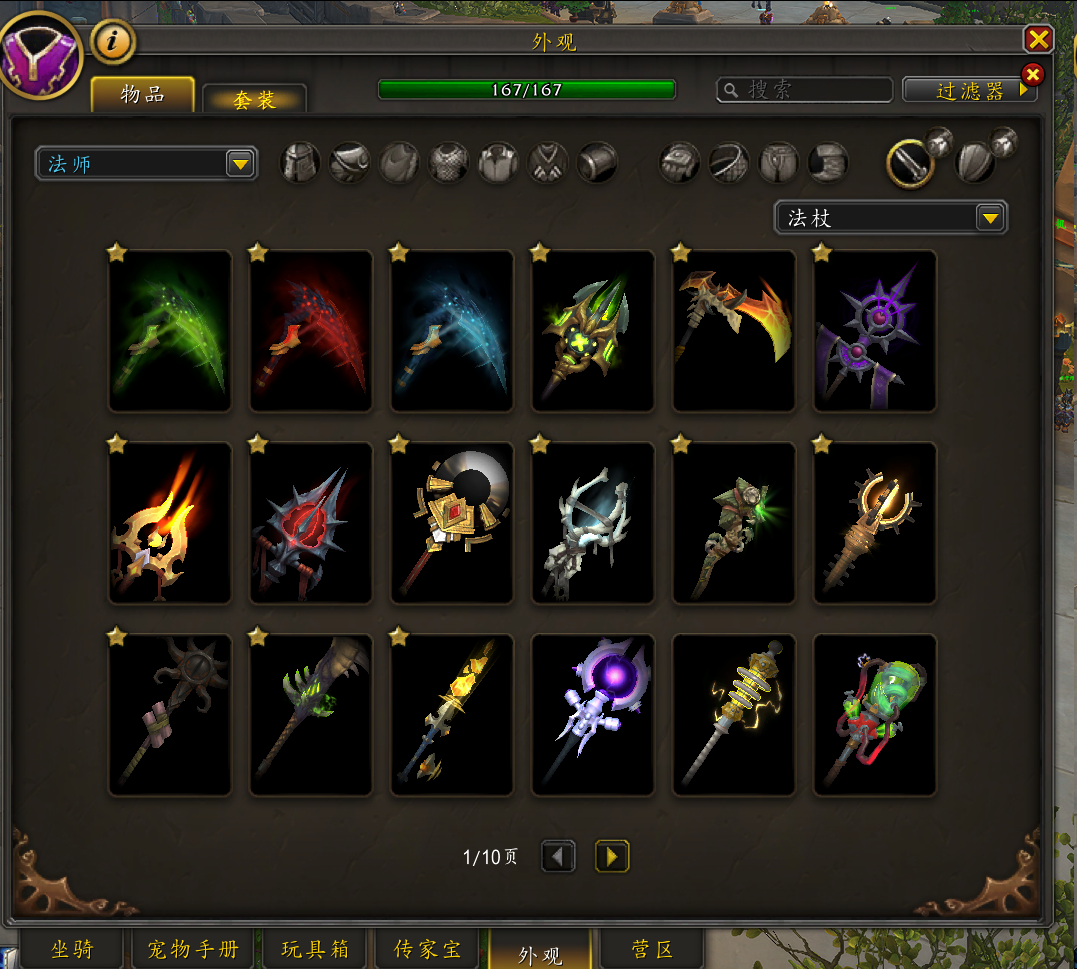
Task: Click the round info button
Action: click(x=113, y=42)
